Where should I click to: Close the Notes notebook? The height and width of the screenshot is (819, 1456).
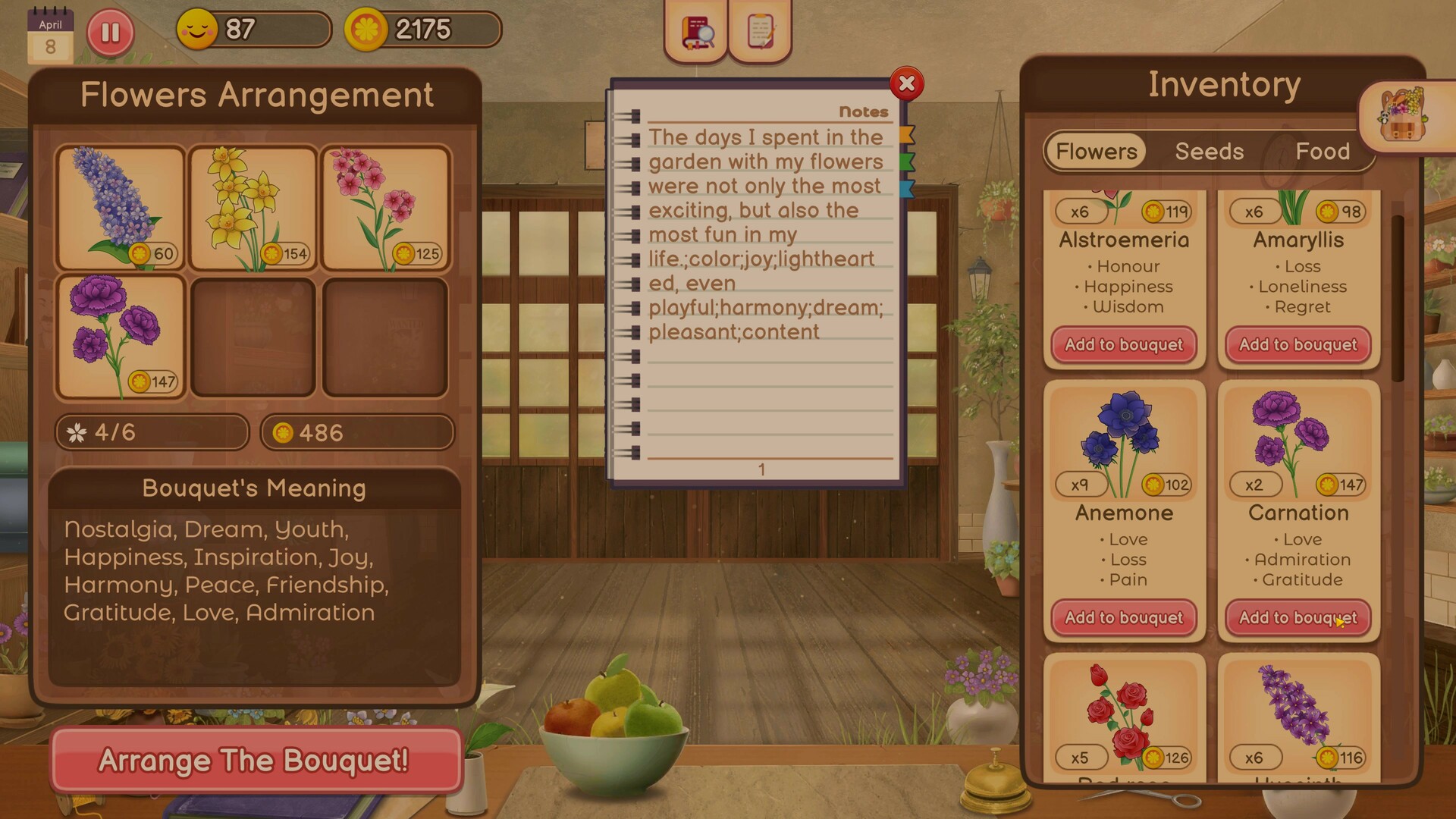tap(906, 85)
